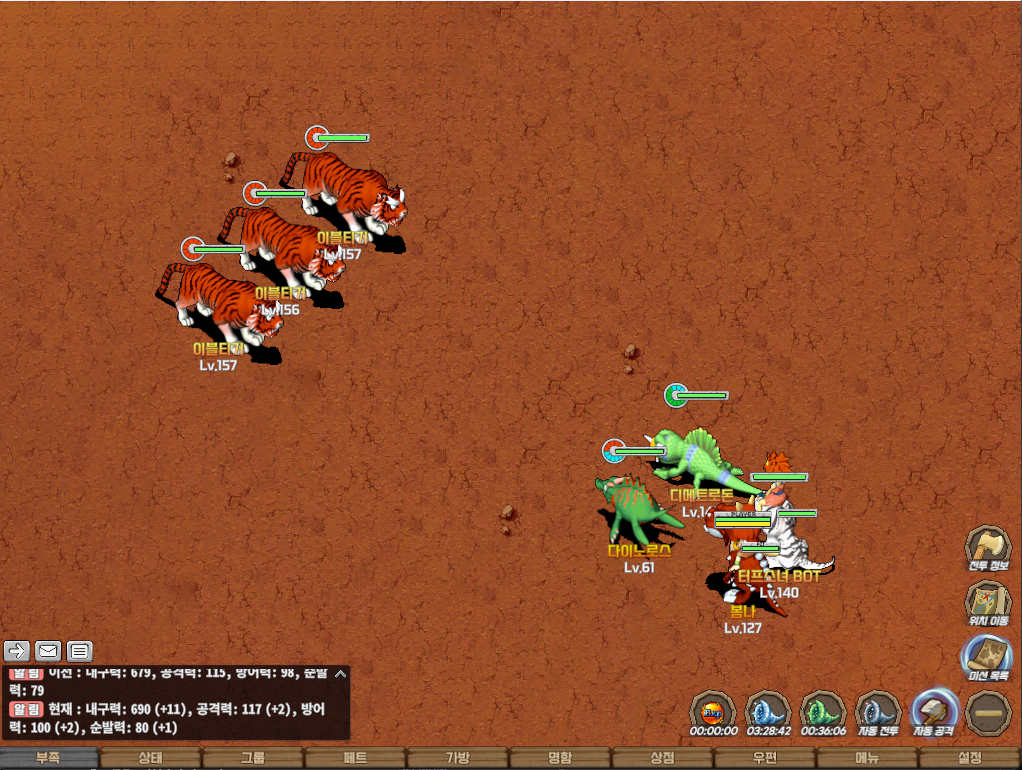1022x770 pixels.
Task: Open the 가방 bag inventory
Action: (457, 758)
